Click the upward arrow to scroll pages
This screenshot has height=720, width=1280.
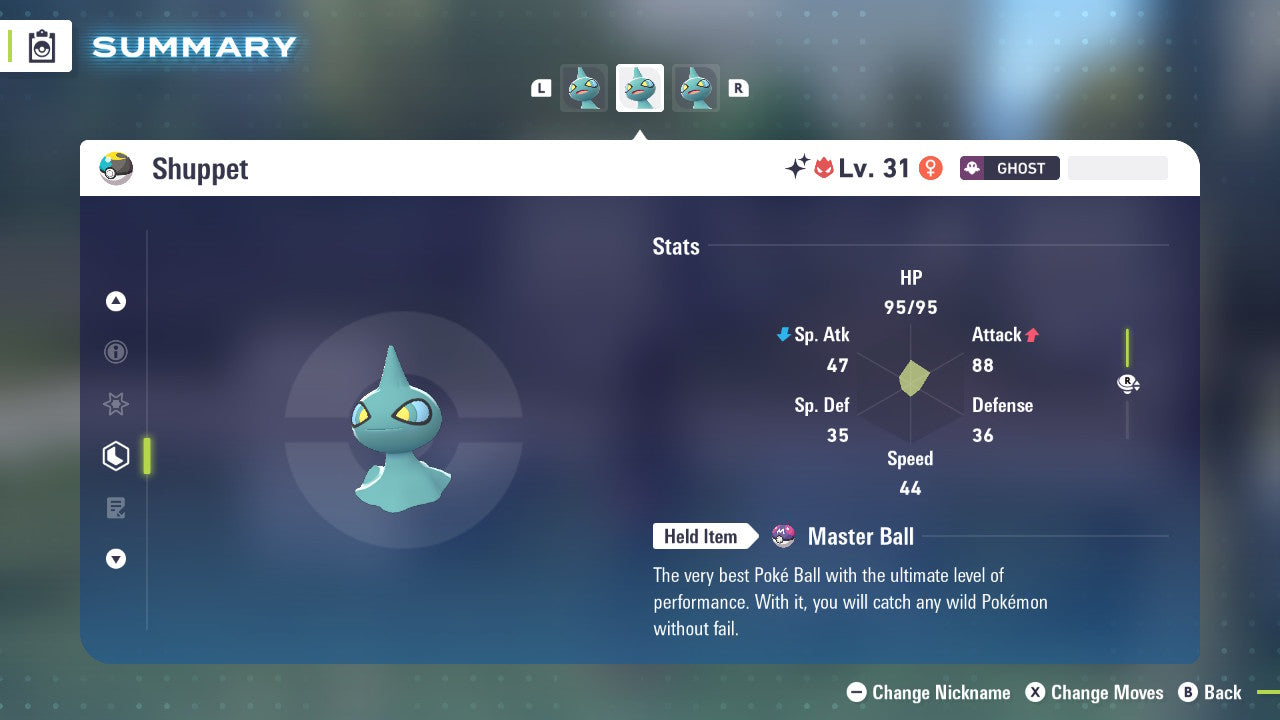(x=116, y=301)
